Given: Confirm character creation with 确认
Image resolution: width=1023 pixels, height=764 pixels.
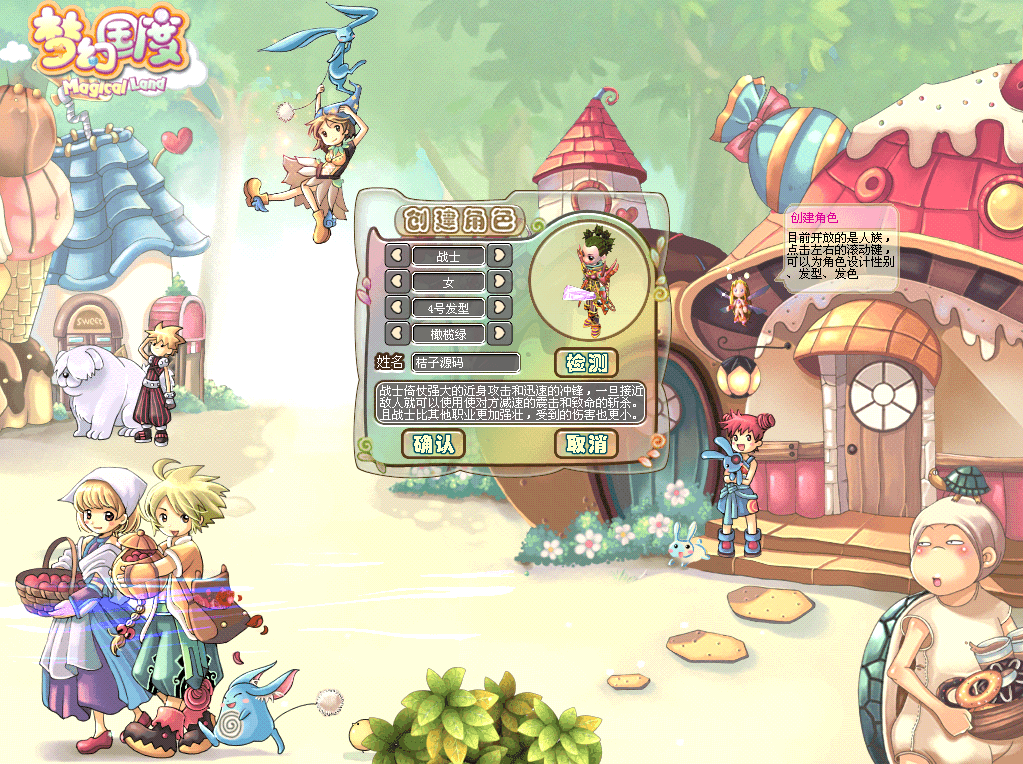Looking at the screenshot, I should click(433, 444).
